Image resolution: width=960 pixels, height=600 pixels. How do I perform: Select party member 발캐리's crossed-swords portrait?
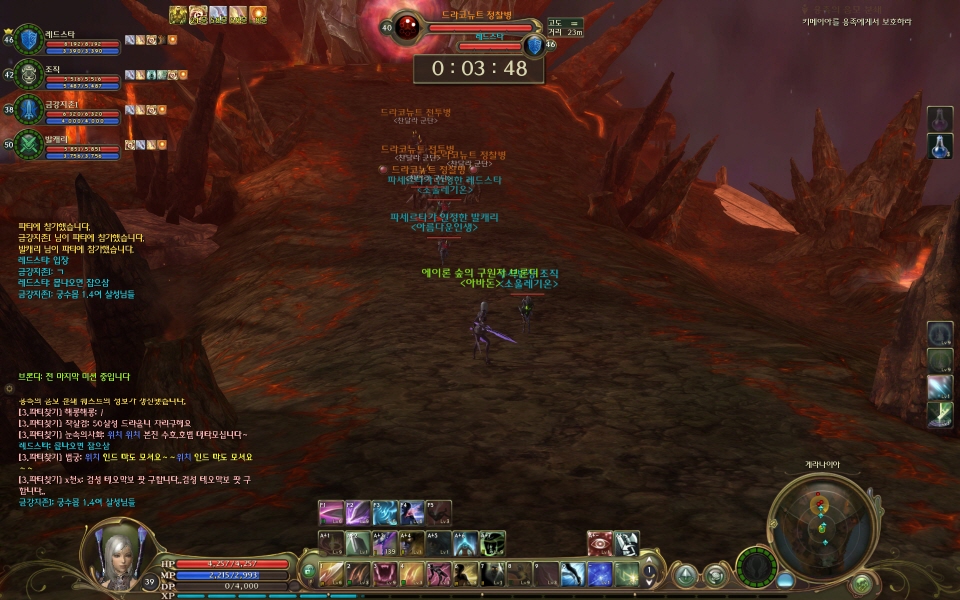click(28, 143)
